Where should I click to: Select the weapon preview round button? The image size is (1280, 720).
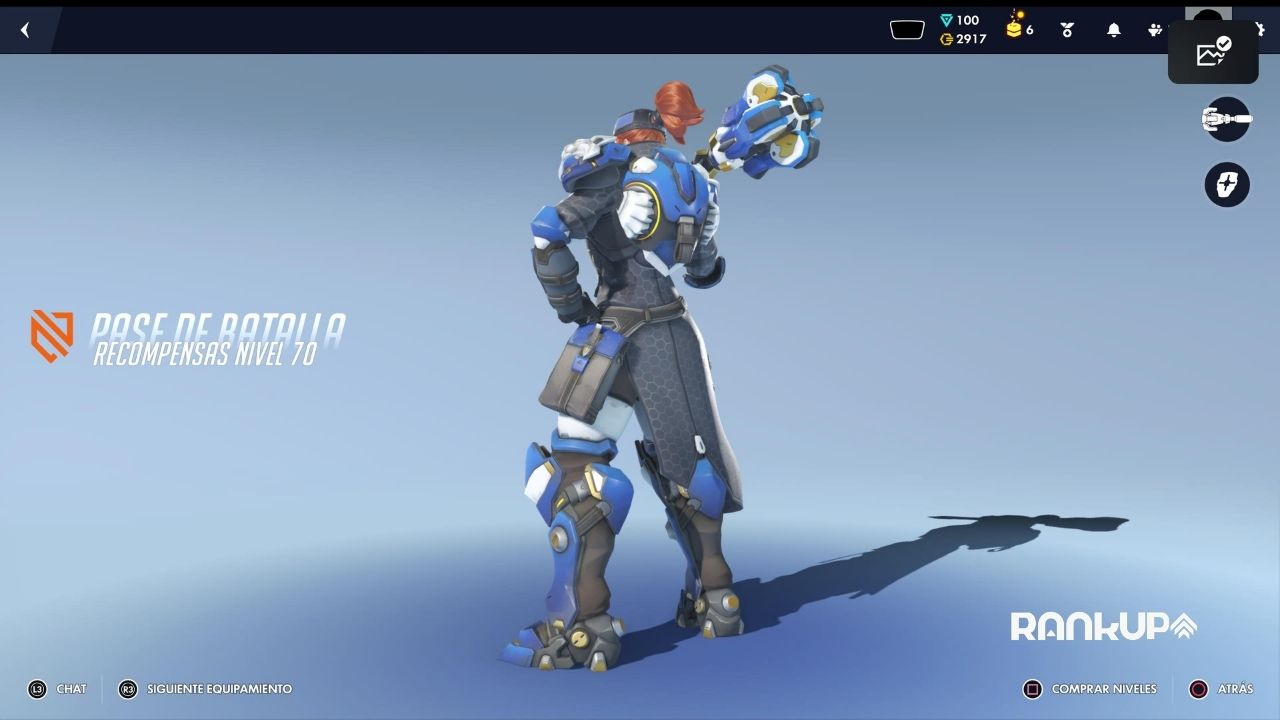pyautogui.click(x=1227, y=120)
